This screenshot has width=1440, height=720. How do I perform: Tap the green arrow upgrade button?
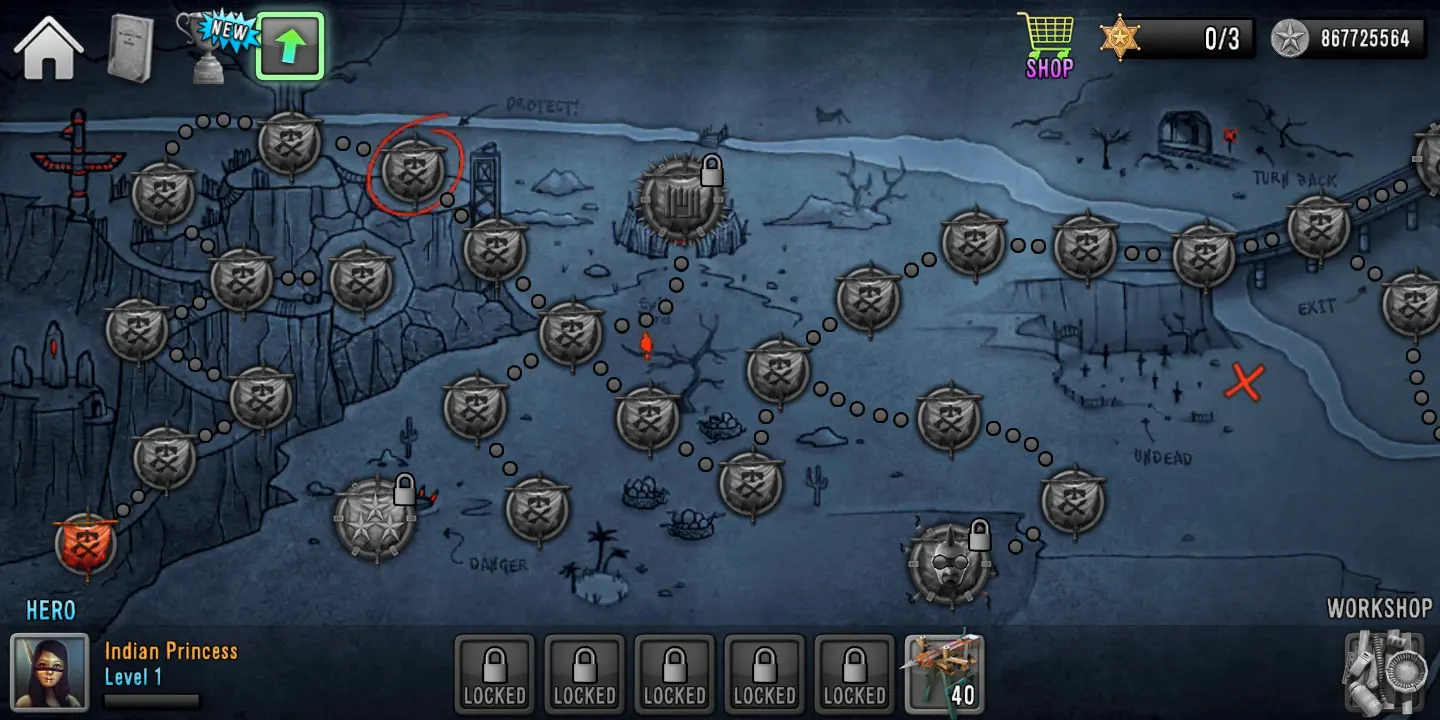290,46
